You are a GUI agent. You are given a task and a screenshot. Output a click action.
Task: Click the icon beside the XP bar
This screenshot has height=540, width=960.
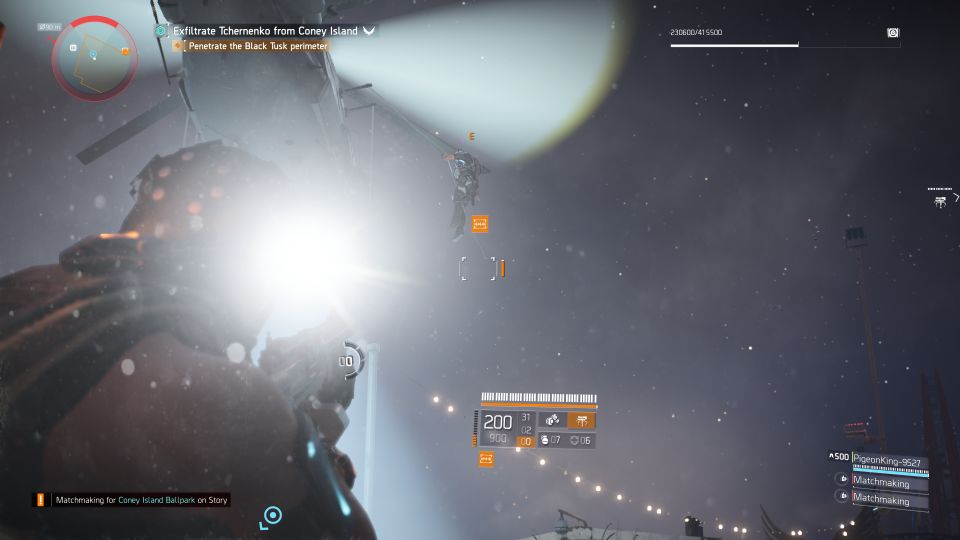pos(892,33)
